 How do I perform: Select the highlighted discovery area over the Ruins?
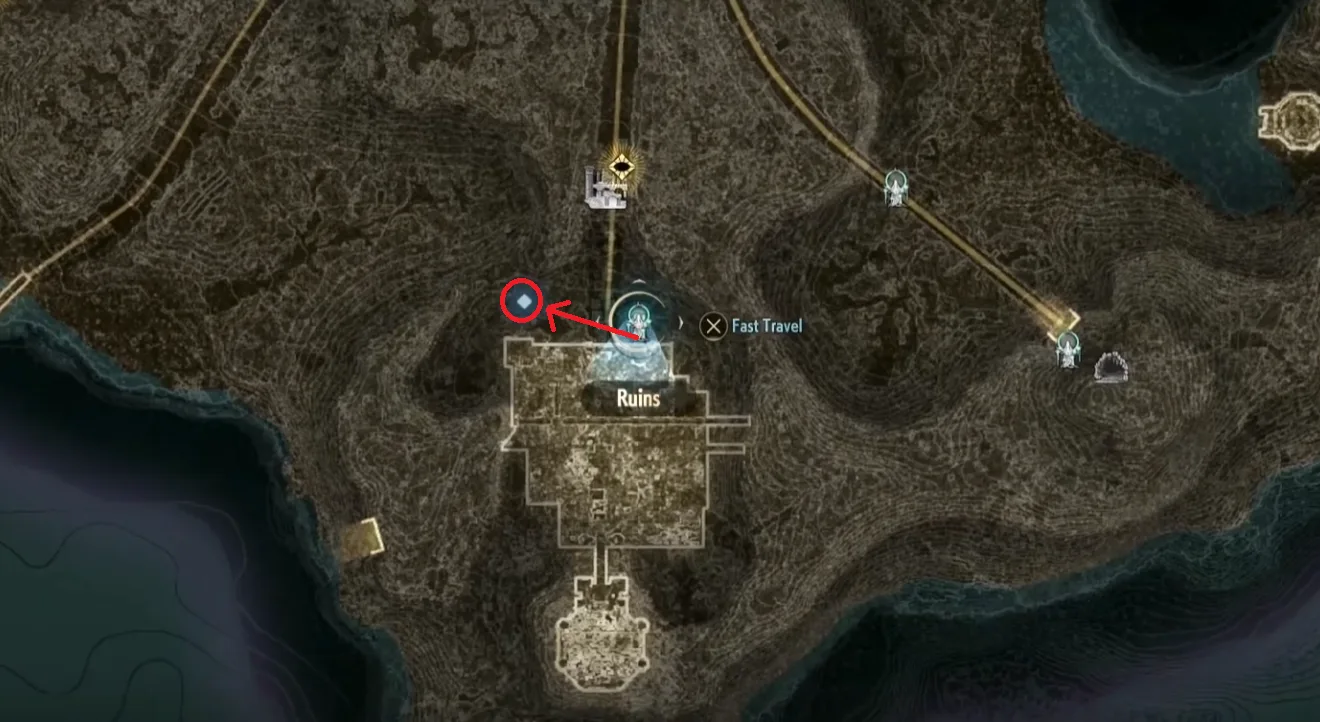[x=635, y=355]
